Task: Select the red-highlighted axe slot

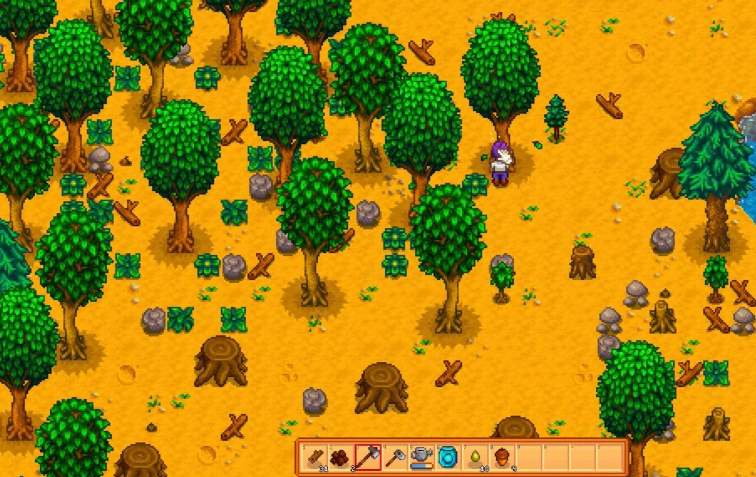Action: [x=367, y=456]
